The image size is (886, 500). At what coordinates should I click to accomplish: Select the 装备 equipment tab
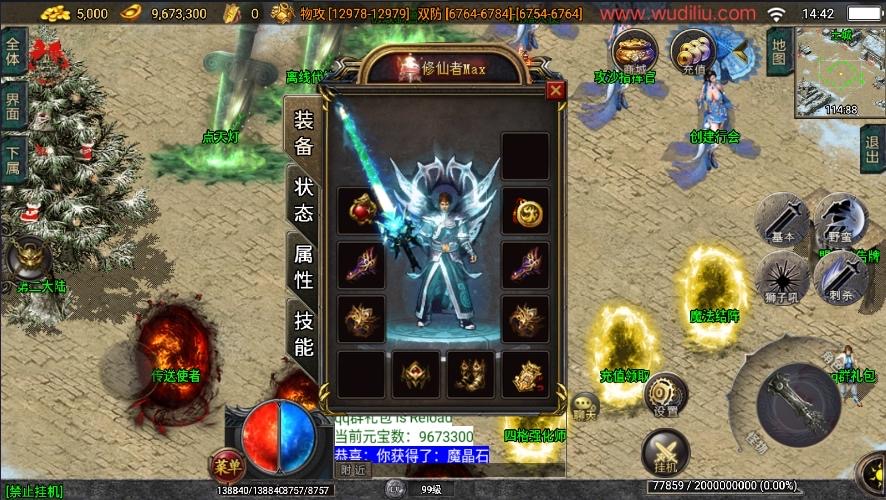[303, 132]
